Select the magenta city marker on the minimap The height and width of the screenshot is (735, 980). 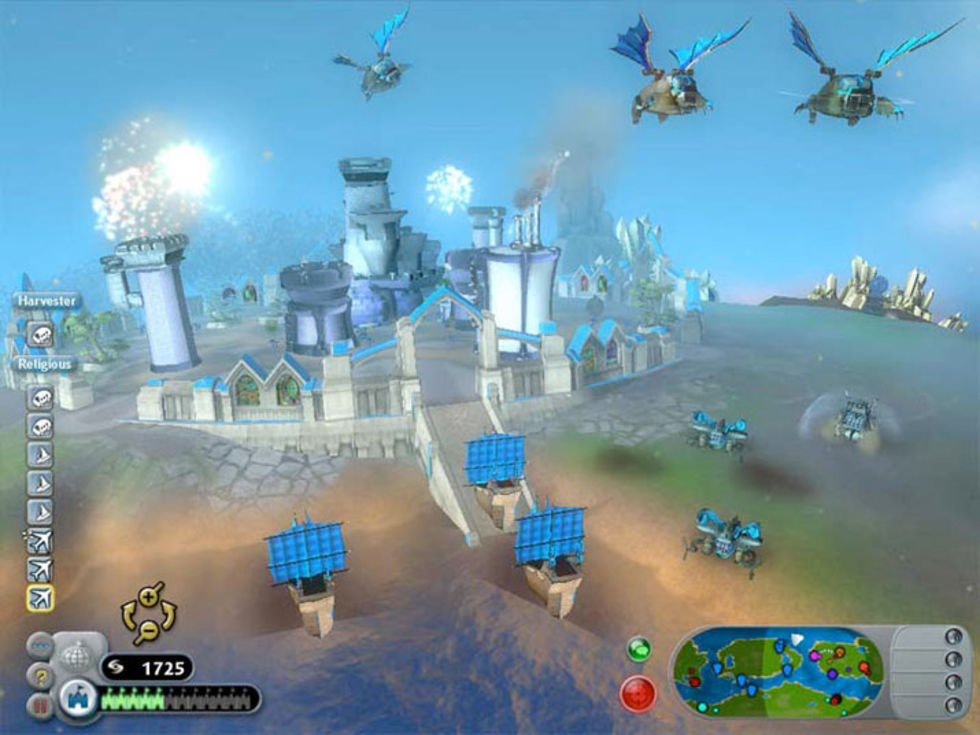816,656
